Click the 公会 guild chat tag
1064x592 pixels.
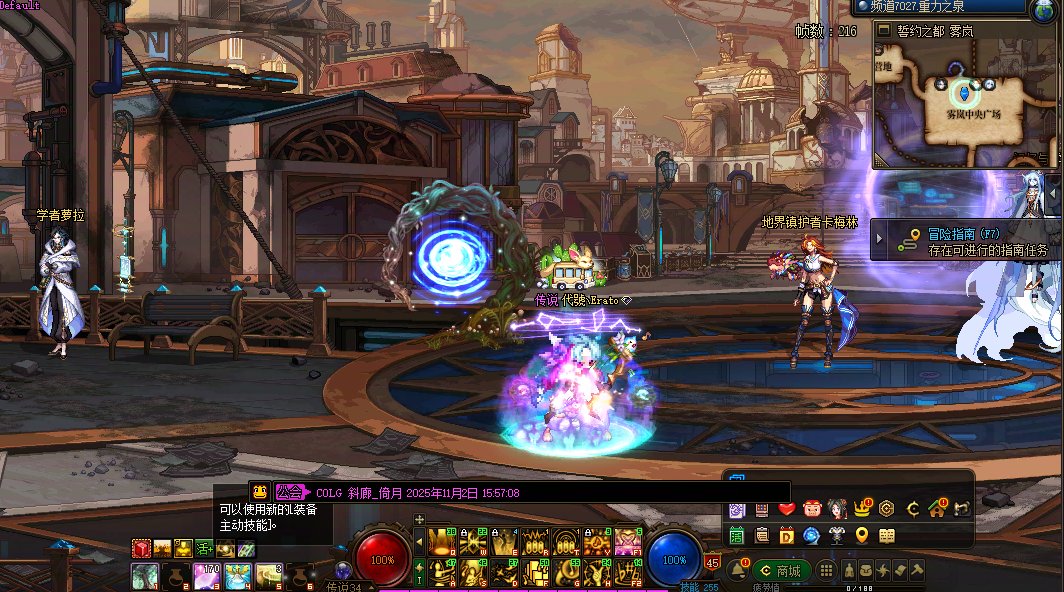click(291, 492)
